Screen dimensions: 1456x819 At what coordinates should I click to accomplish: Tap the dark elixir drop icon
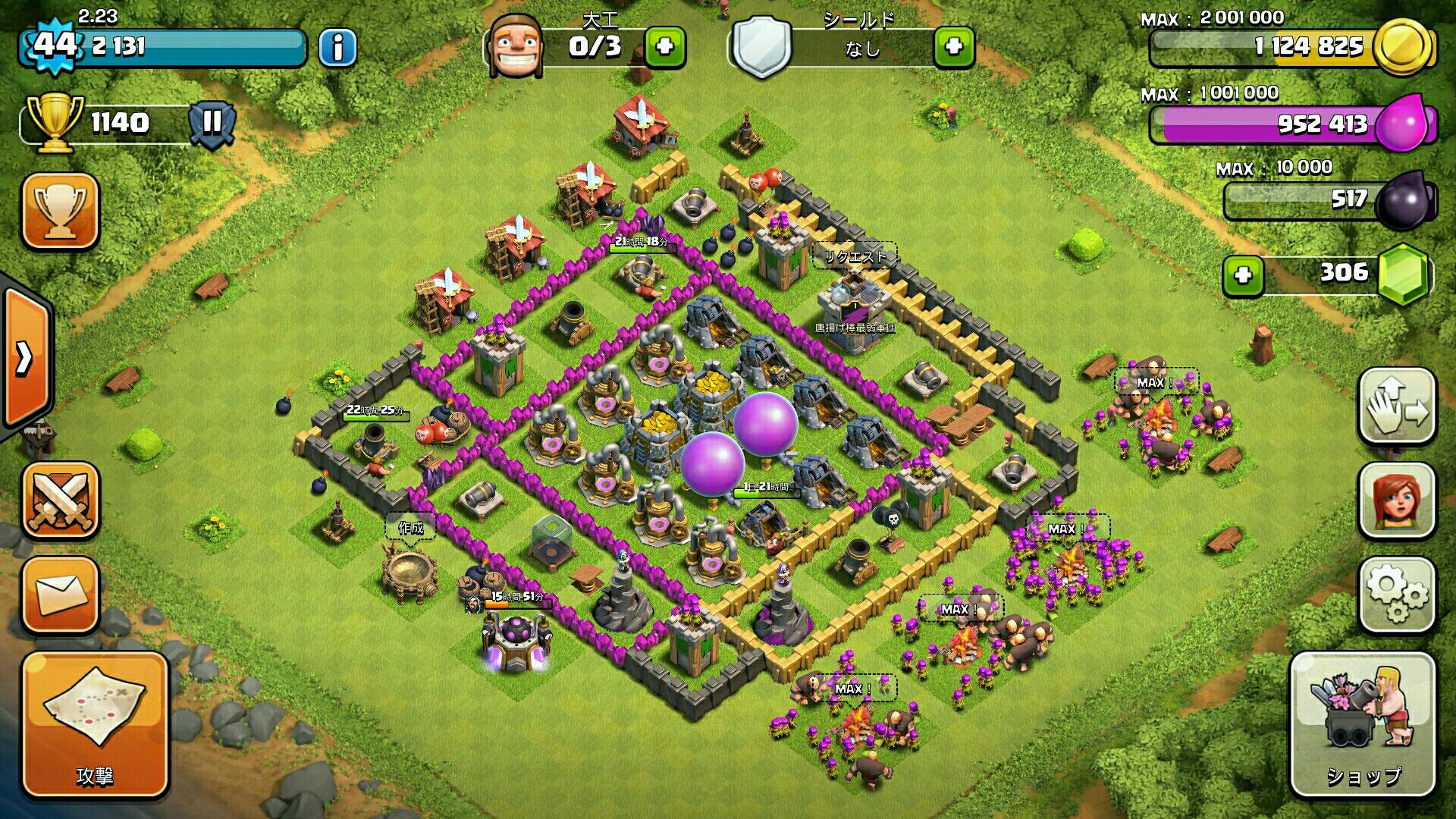(x=1404, y=200)
